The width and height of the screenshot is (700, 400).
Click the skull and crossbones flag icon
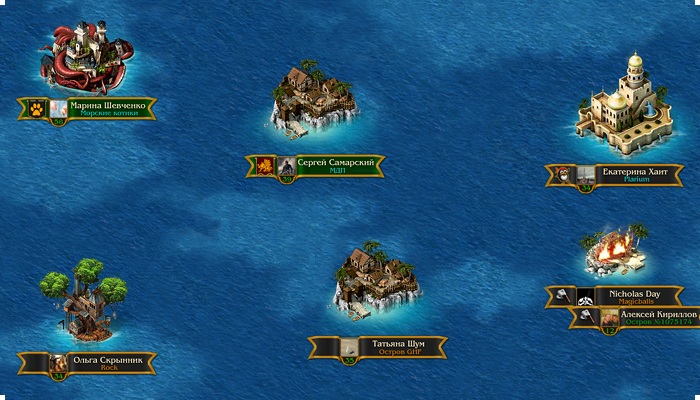(x=586, y=296)
